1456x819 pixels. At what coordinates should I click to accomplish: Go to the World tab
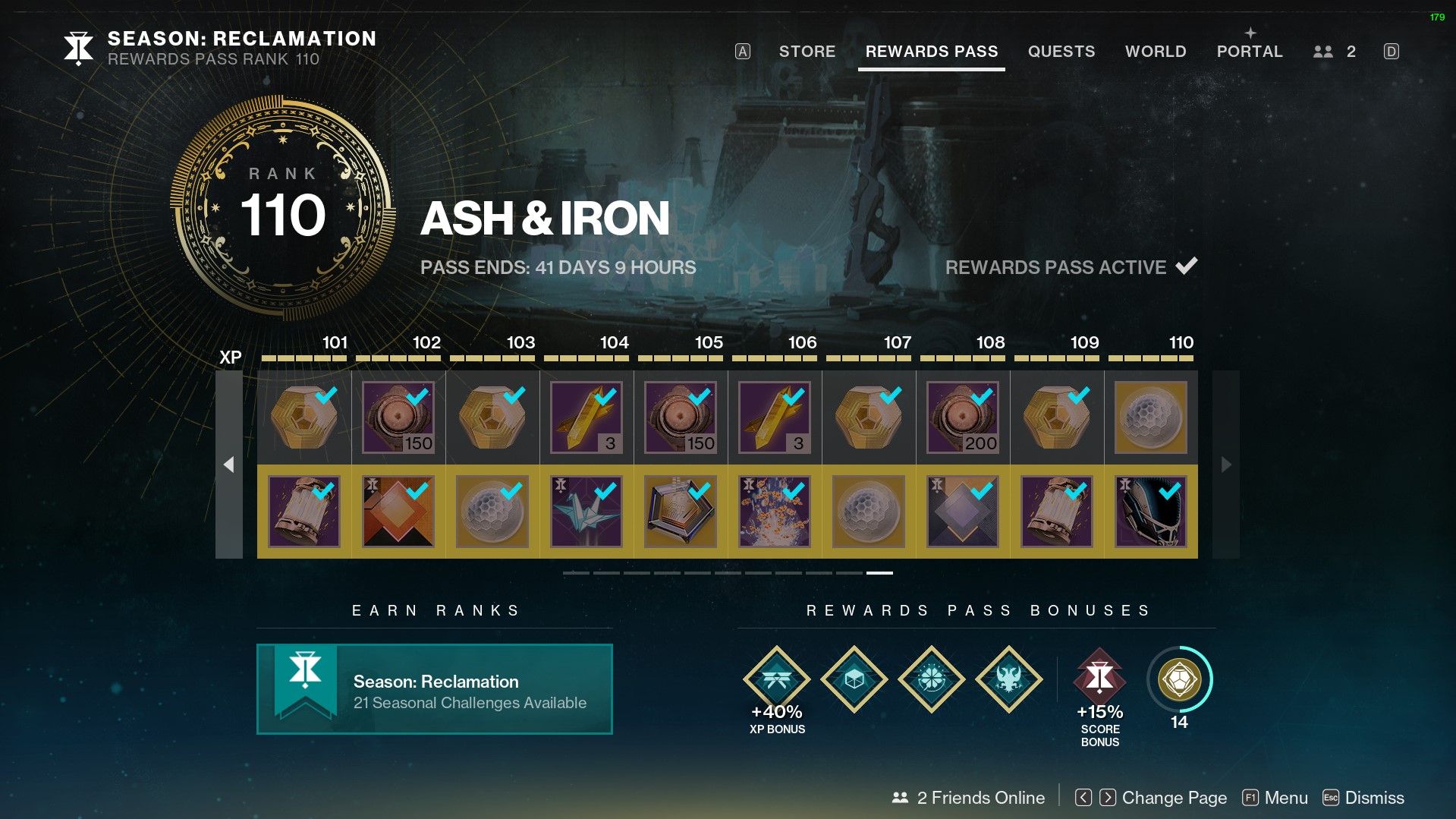tap(1155, 52)
